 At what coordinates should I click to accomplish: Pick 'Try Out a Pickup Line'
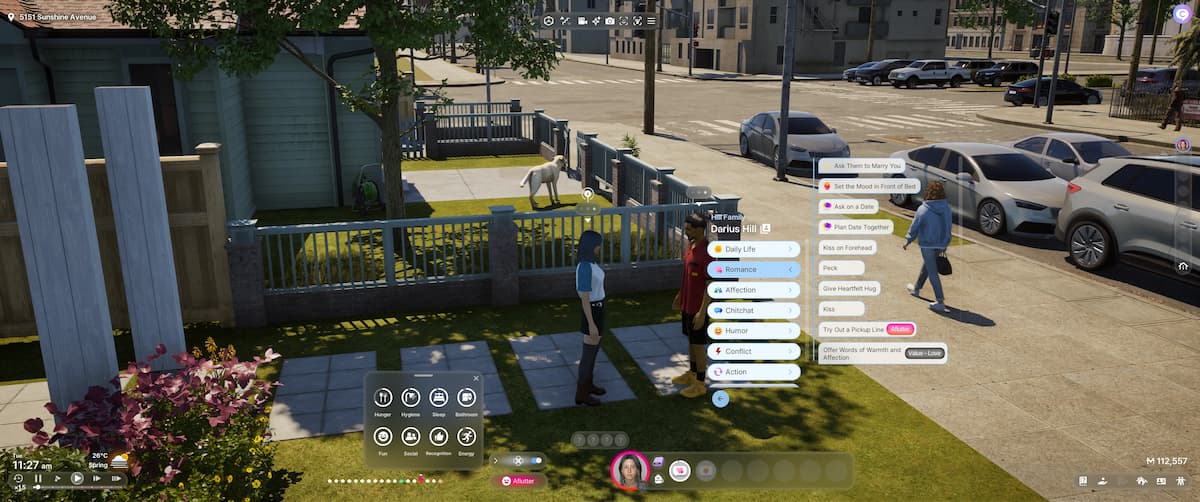coord(854,329)
